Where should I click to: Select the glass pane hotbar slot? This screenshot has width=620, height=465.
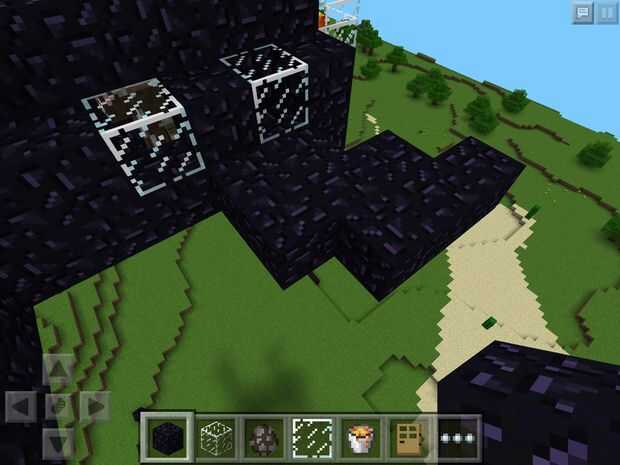coord(311,438)
